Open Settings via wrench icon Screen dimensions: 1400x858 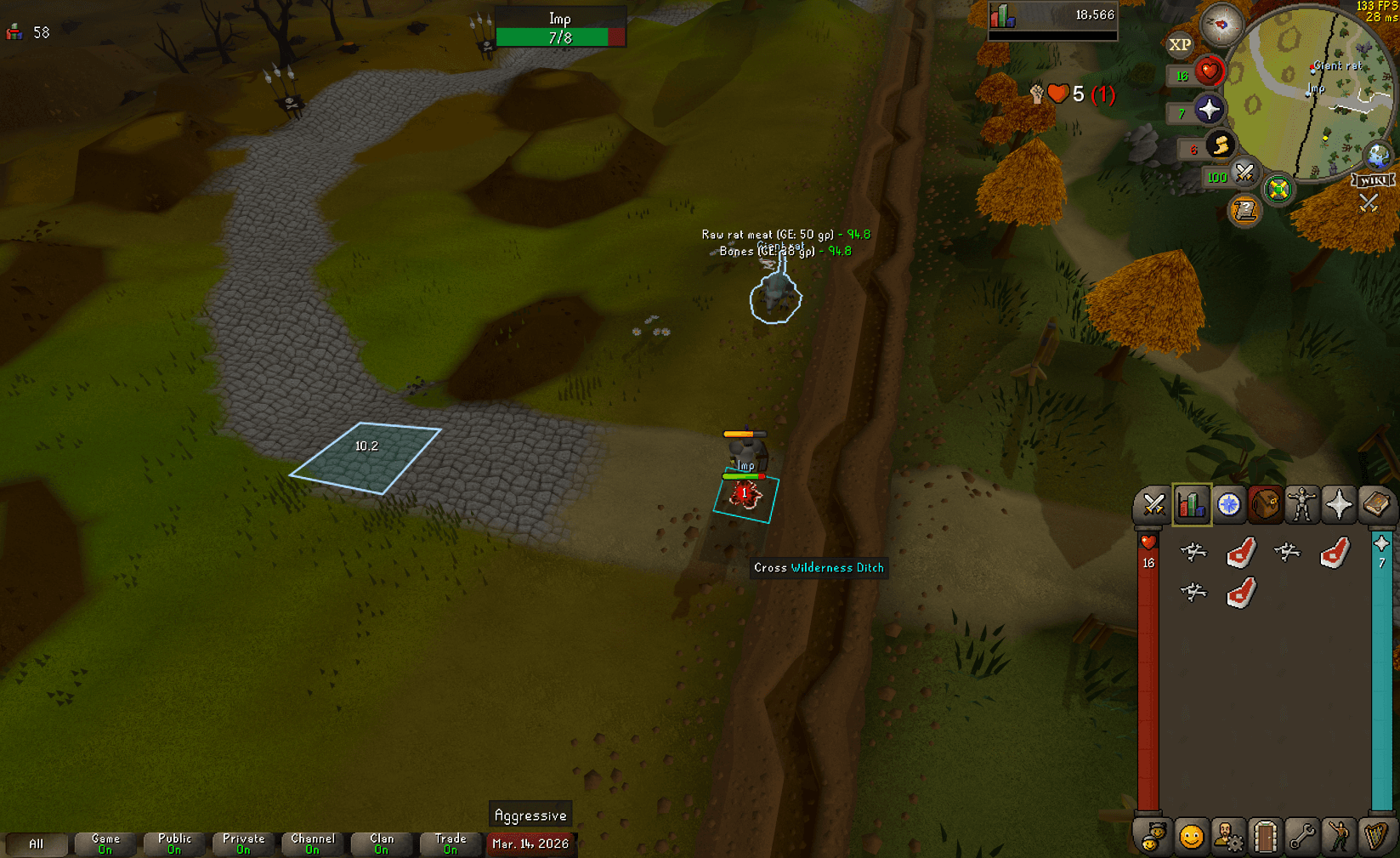pyautogui.click(x=1303, y=836)
